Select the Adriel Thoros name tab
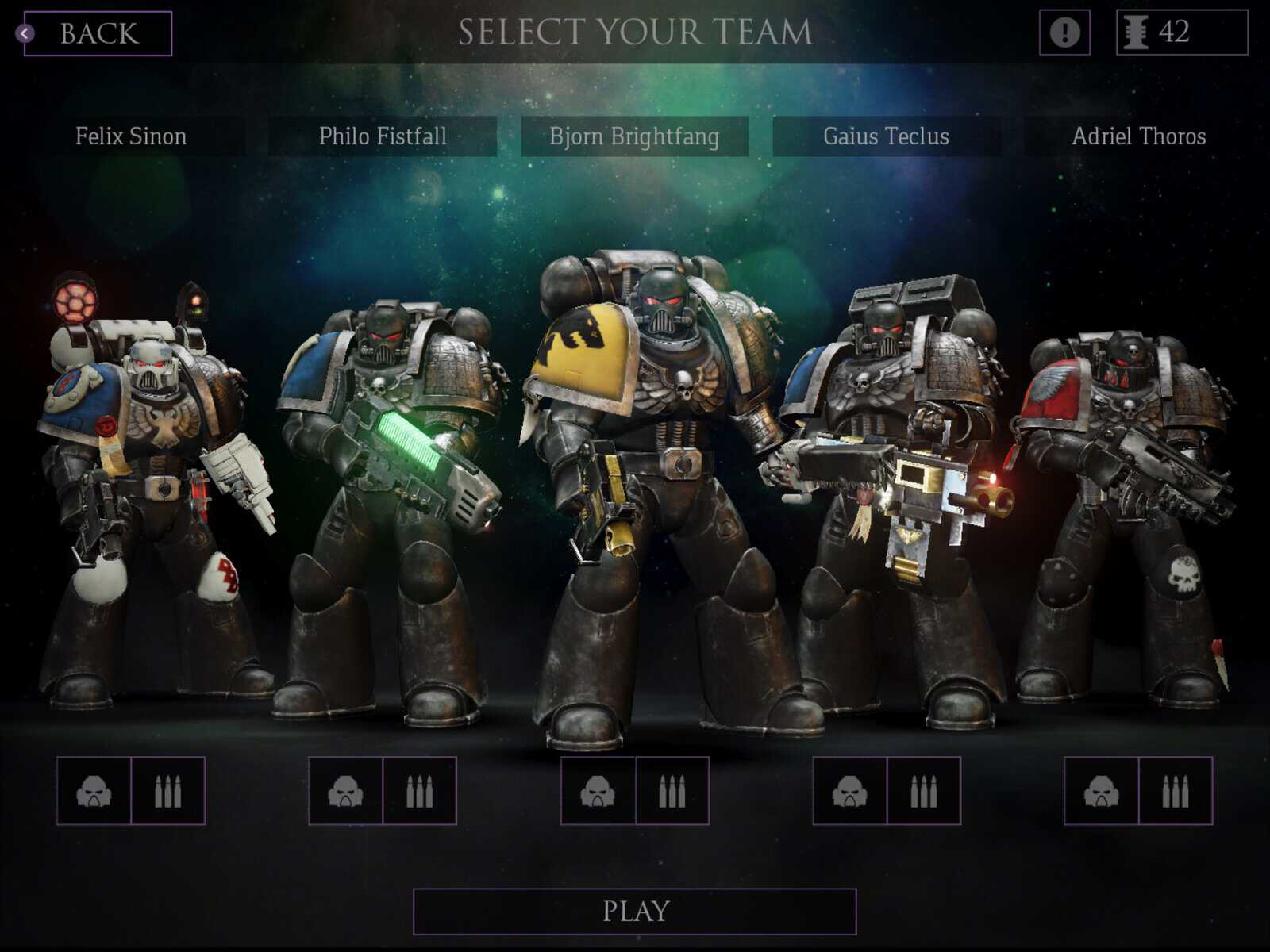The height and width of the screenshot is (952, 1270). pyautogui.click(x=1141, y=136)
